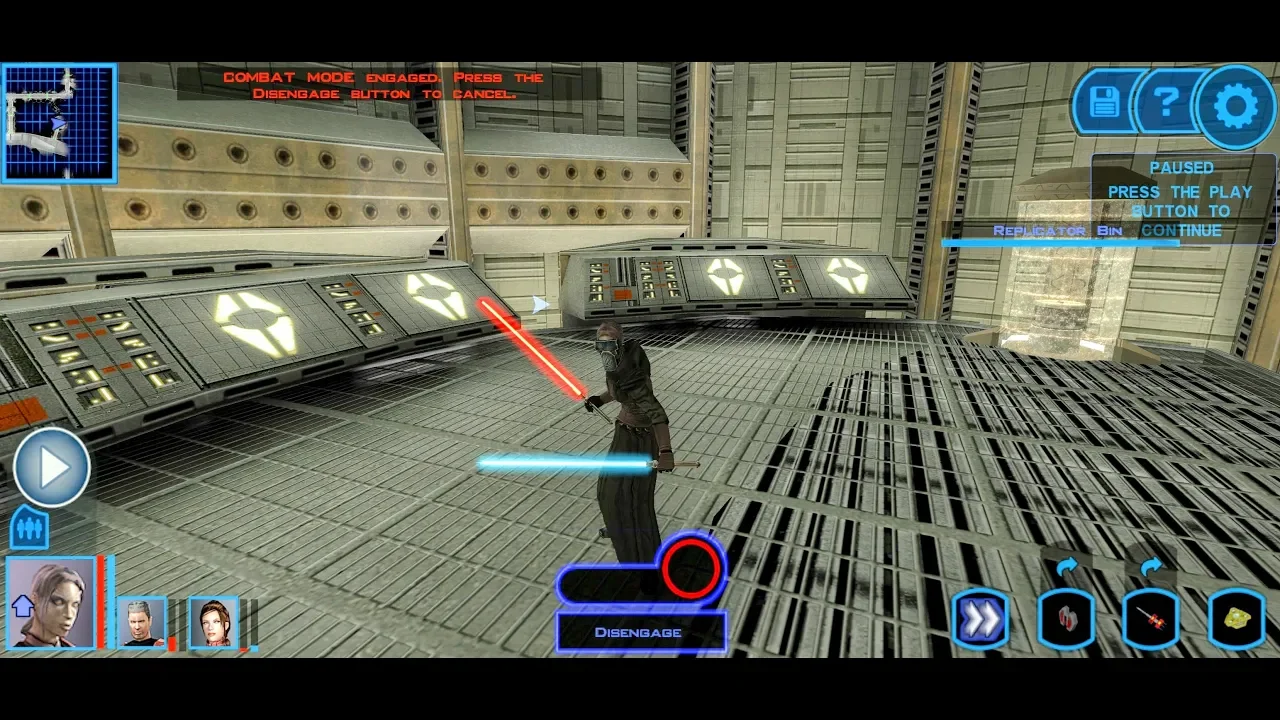Disengage from combat mode
This screenshot has width=1280, height=720.
[x=640, y=632]
